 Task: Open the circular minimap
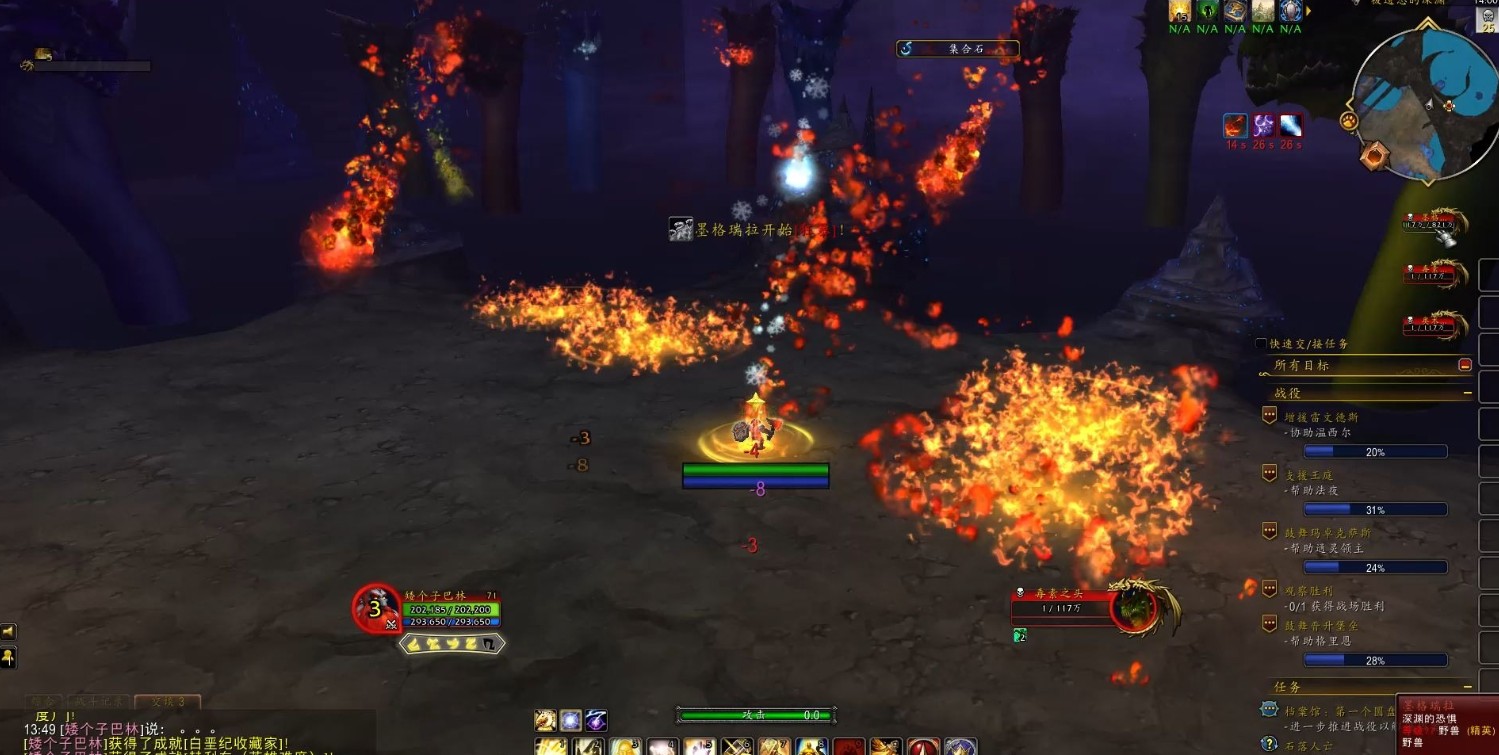(x=1423, y=100)
